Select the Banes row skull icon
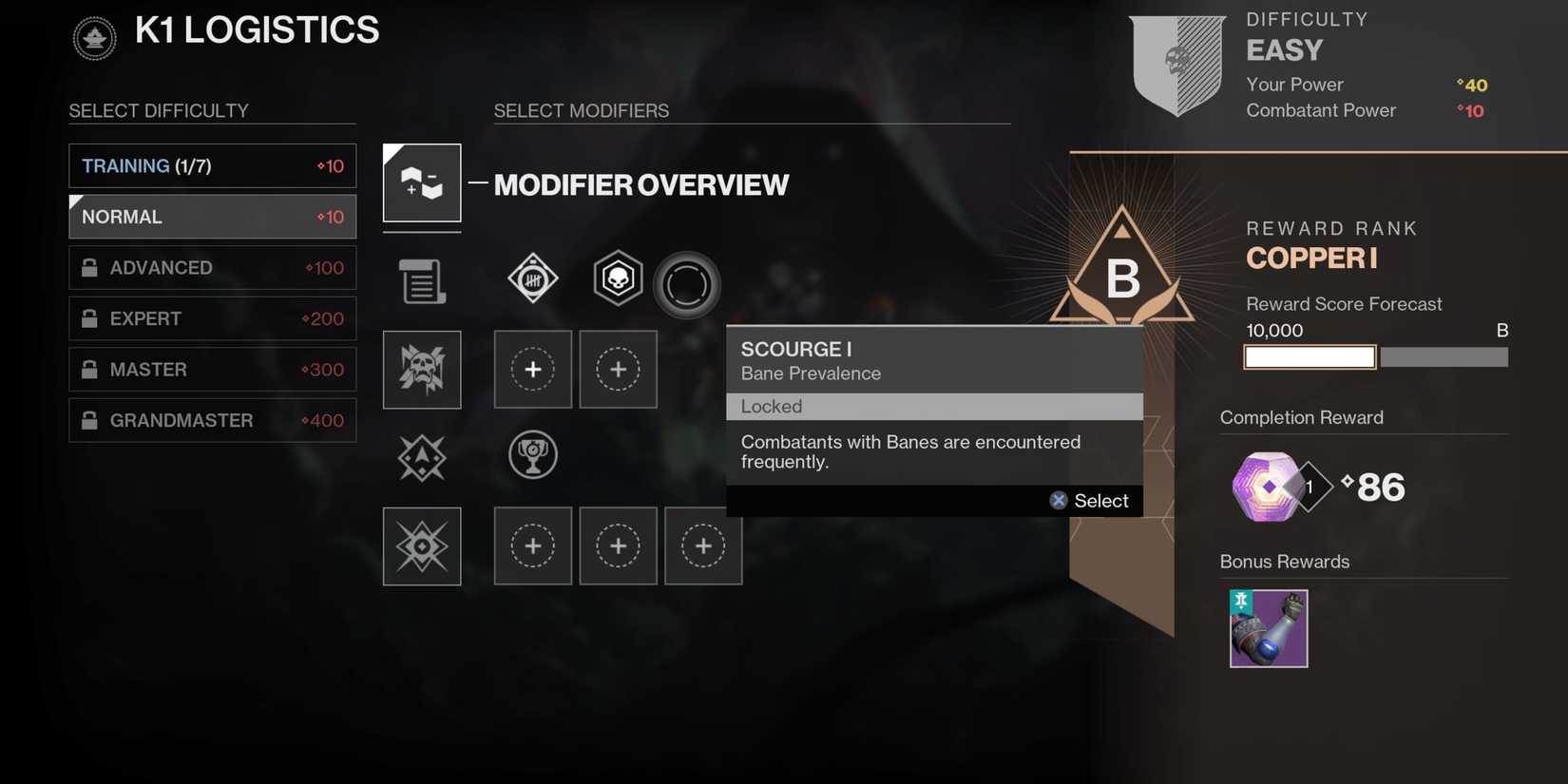This screenshot has width=1568, height=784. point(421,370)
